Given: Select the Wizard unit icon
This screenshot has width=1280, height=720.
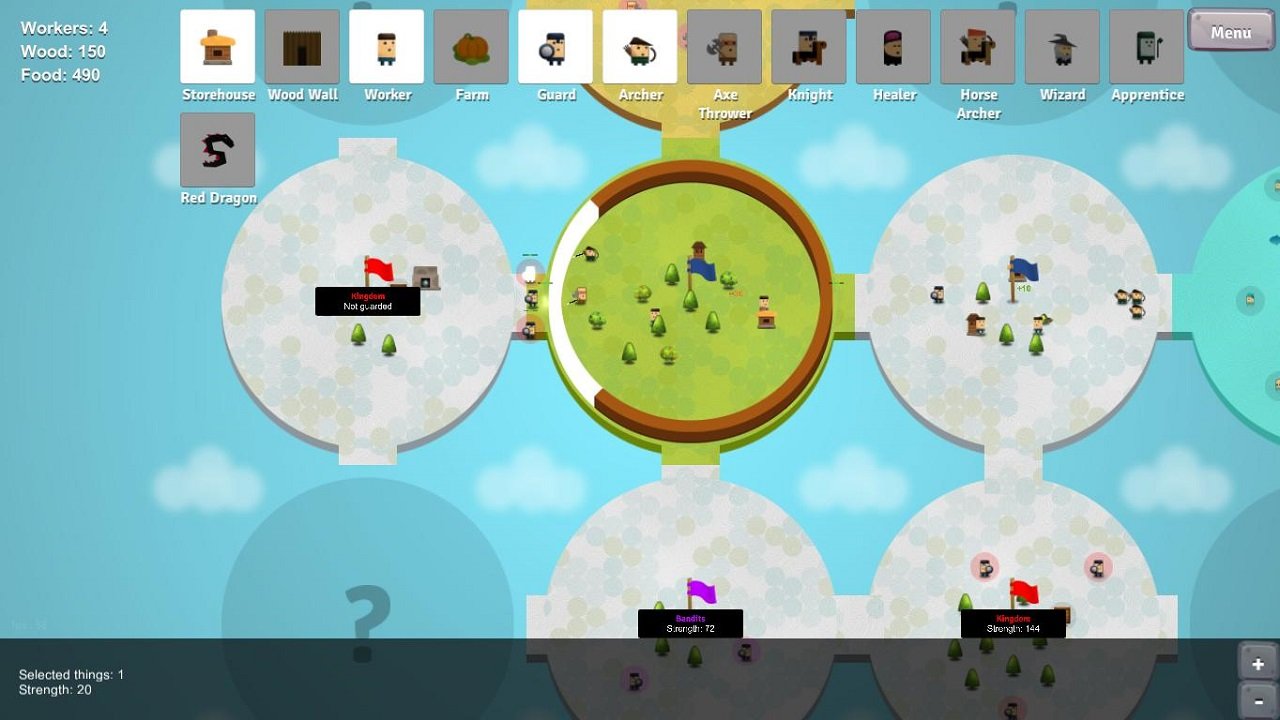Looking at the screenshot, I should click(x=1062, y=47).
